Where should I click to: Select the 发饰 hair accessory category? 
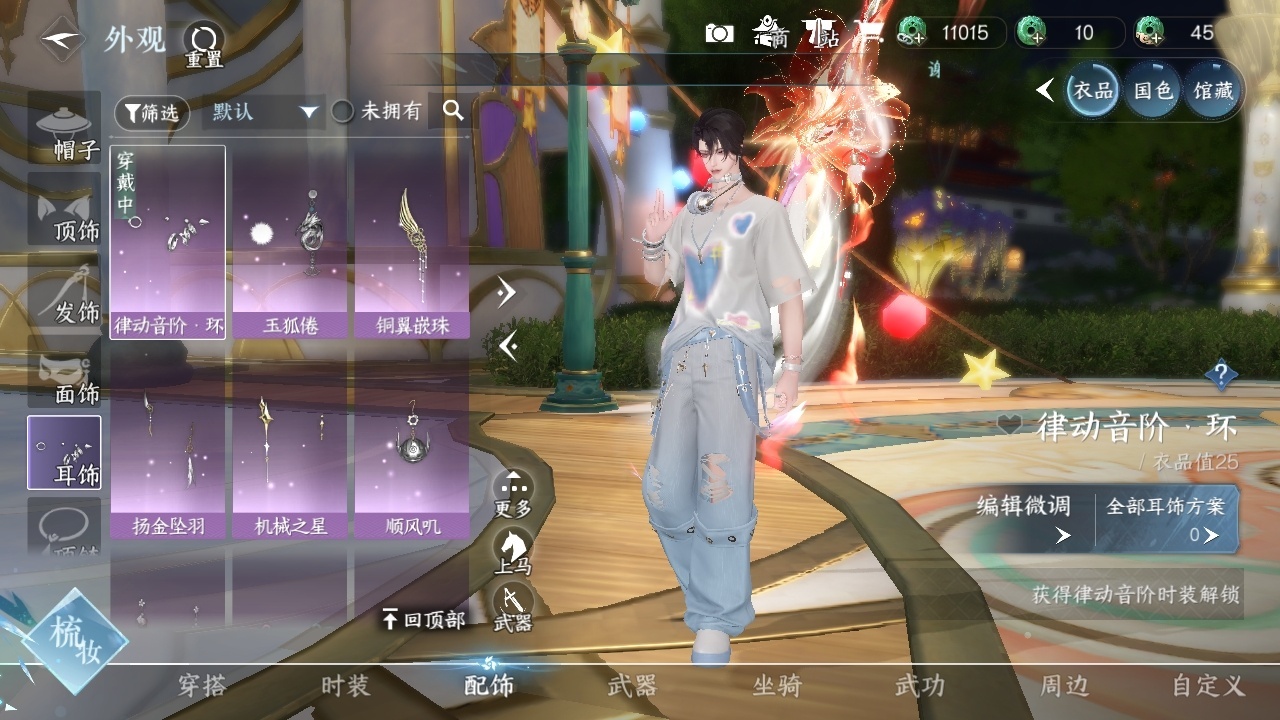(65, 292)
